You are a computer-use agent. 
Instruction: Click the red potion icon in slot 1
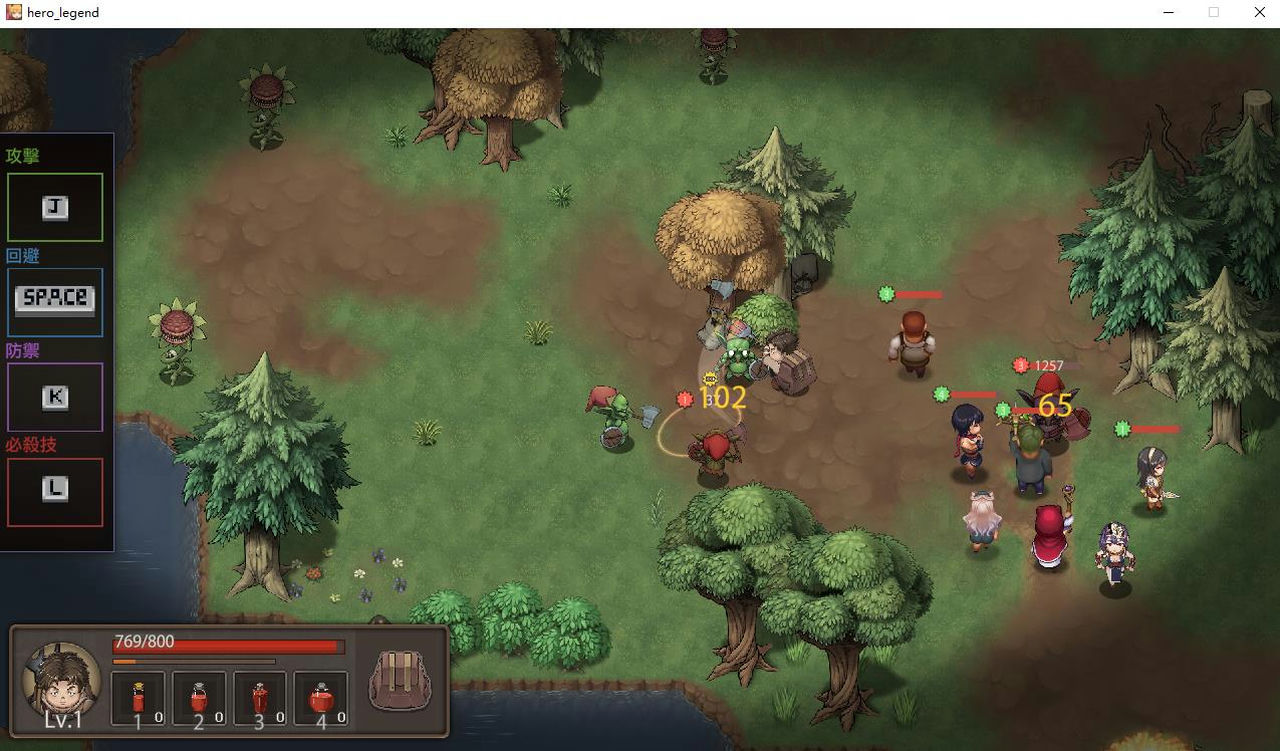(x=137, y=695)
